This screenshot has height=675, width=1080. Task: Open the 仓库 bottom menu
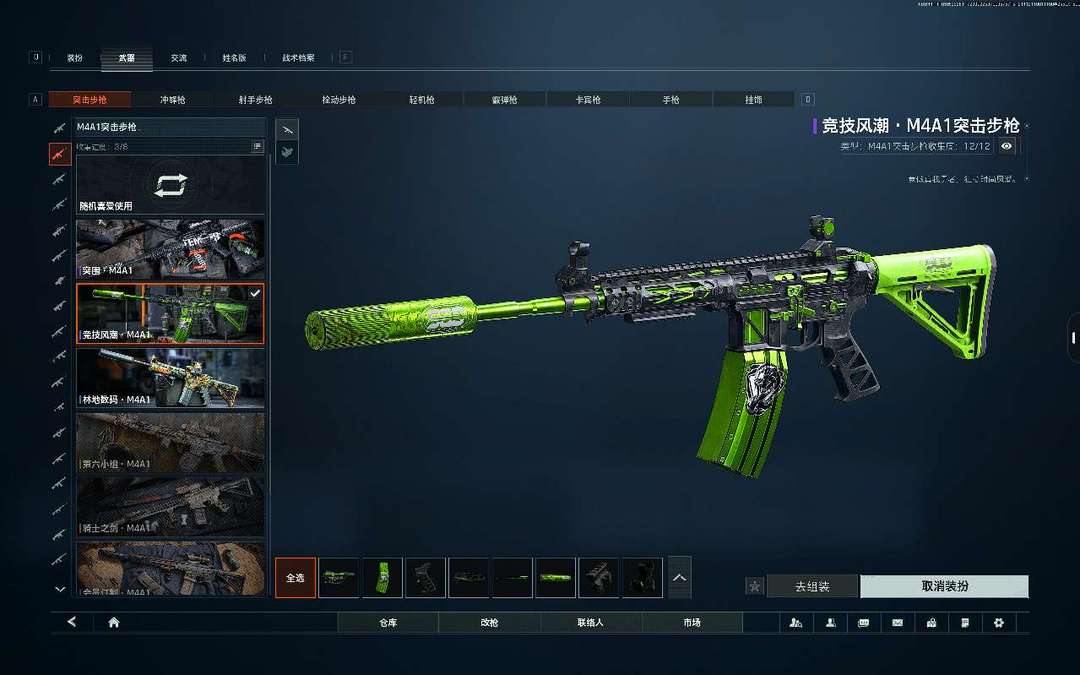388,622
